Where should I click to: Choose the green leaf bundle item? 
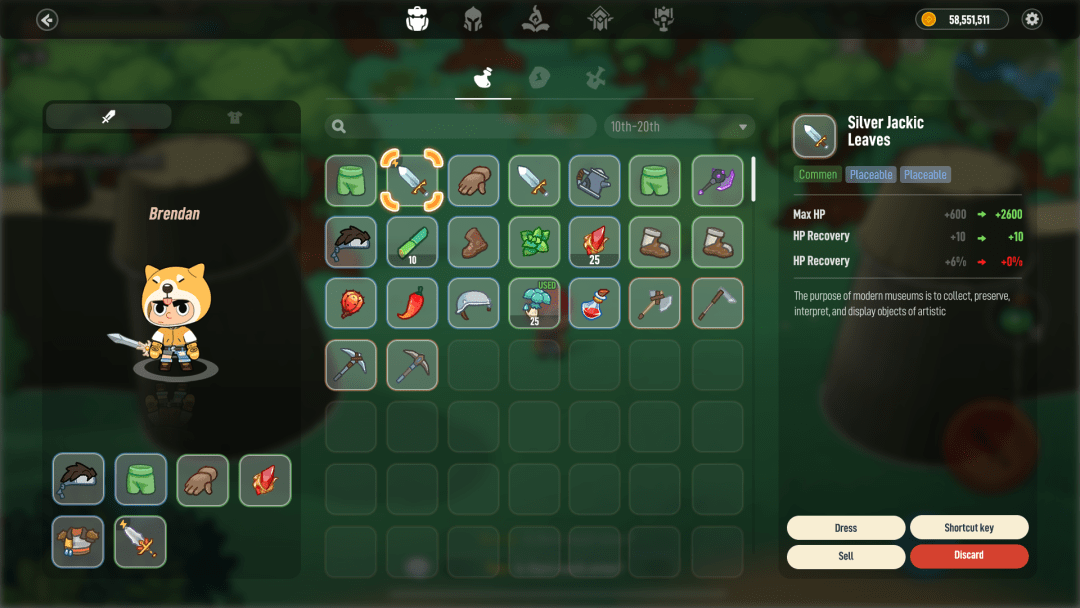point(534,242)
